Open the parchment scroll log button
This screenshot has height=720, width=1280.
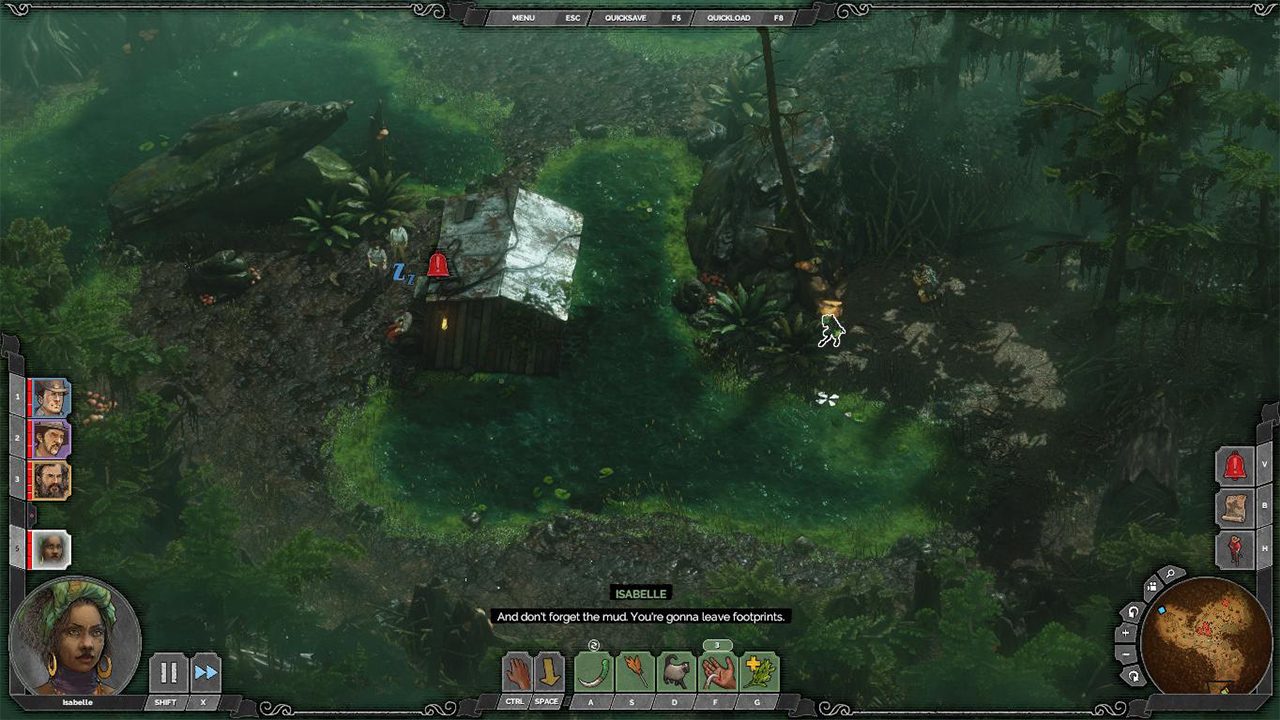click(1235, 507)
